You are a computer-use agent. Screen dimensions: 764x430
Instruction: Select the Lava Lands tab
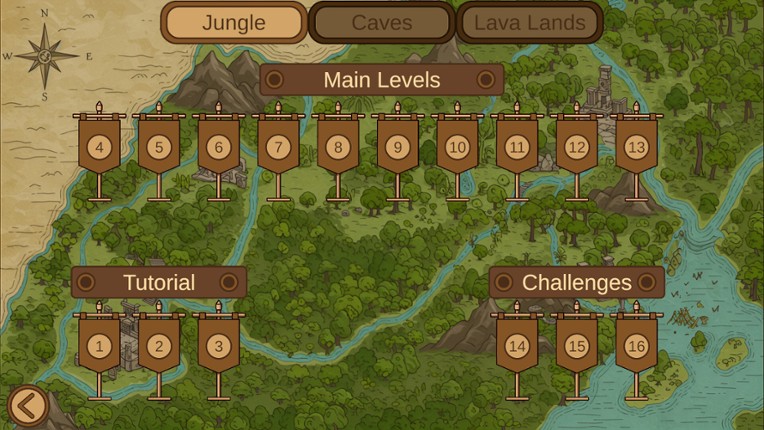click(x=530, y=23)
